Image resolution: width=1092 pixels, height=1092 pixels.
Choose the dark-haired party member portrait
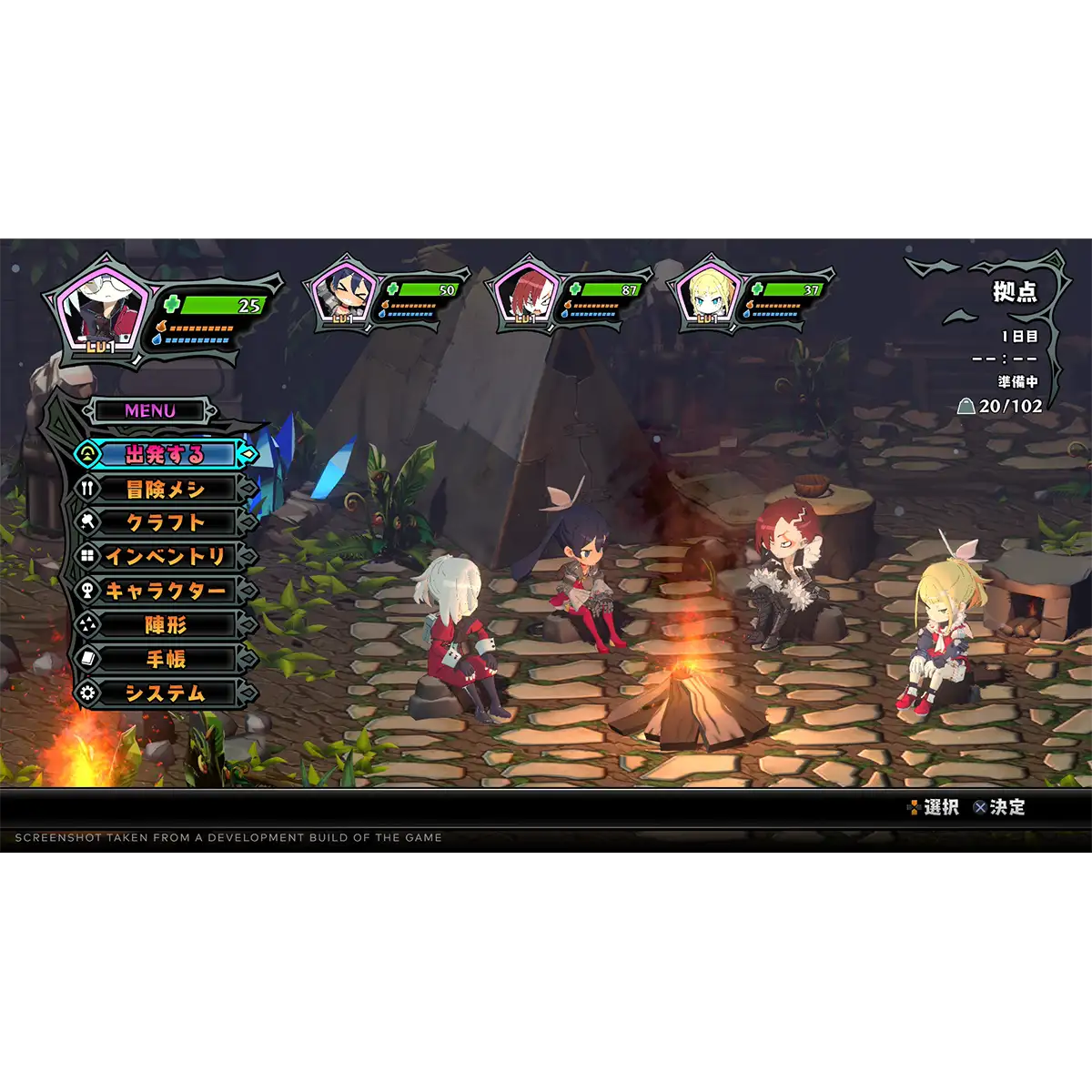coord(343,294)
